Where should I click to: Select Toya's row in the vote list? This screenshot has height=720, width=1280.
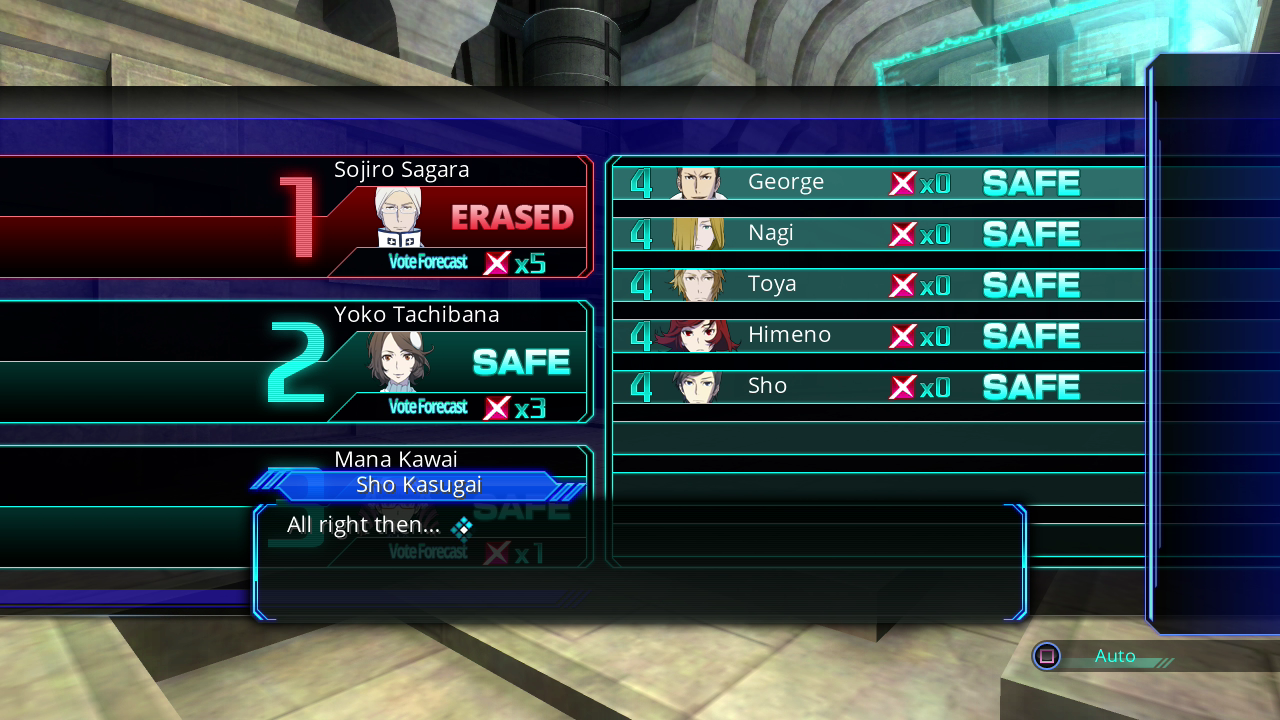pos(877,285)
